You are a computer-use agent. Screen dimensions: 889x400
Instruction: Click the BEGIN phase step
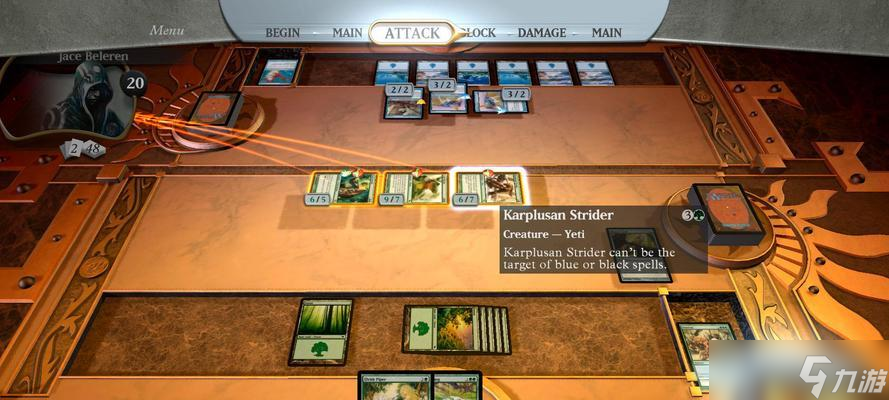283,33
